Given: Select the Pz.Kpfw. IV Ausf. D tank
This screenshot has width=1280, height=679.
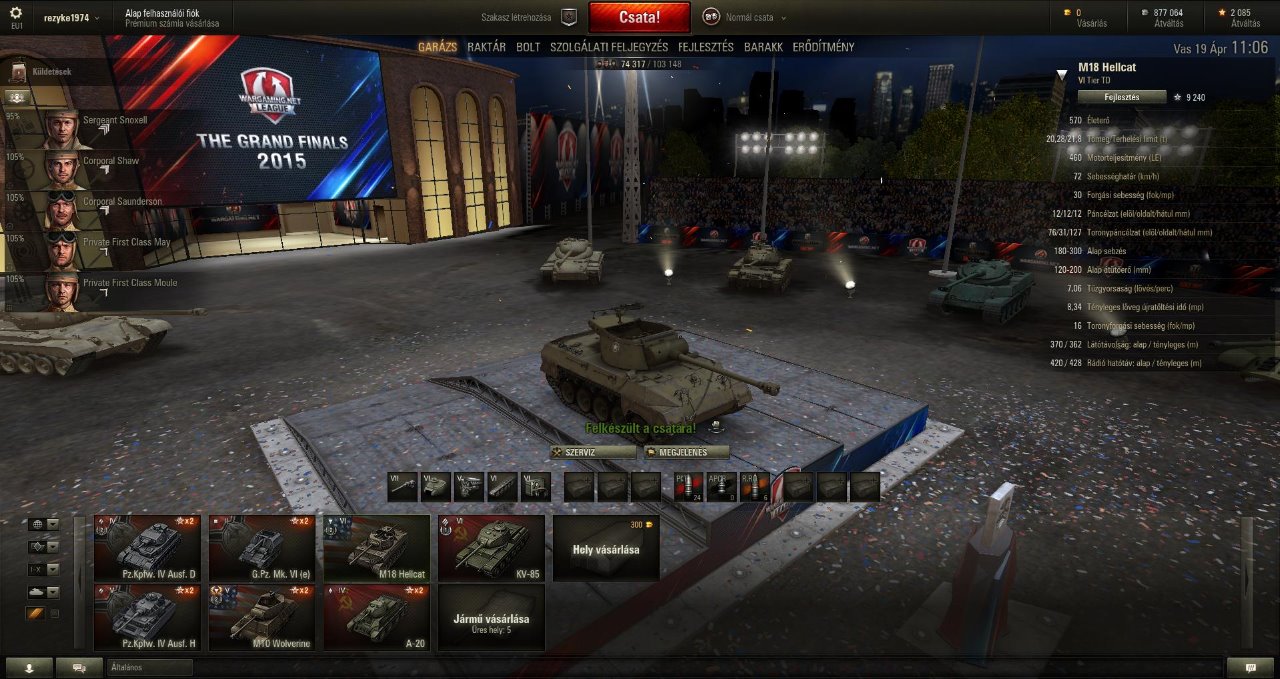Looking at the screenshot, I should tap(147, 548).
